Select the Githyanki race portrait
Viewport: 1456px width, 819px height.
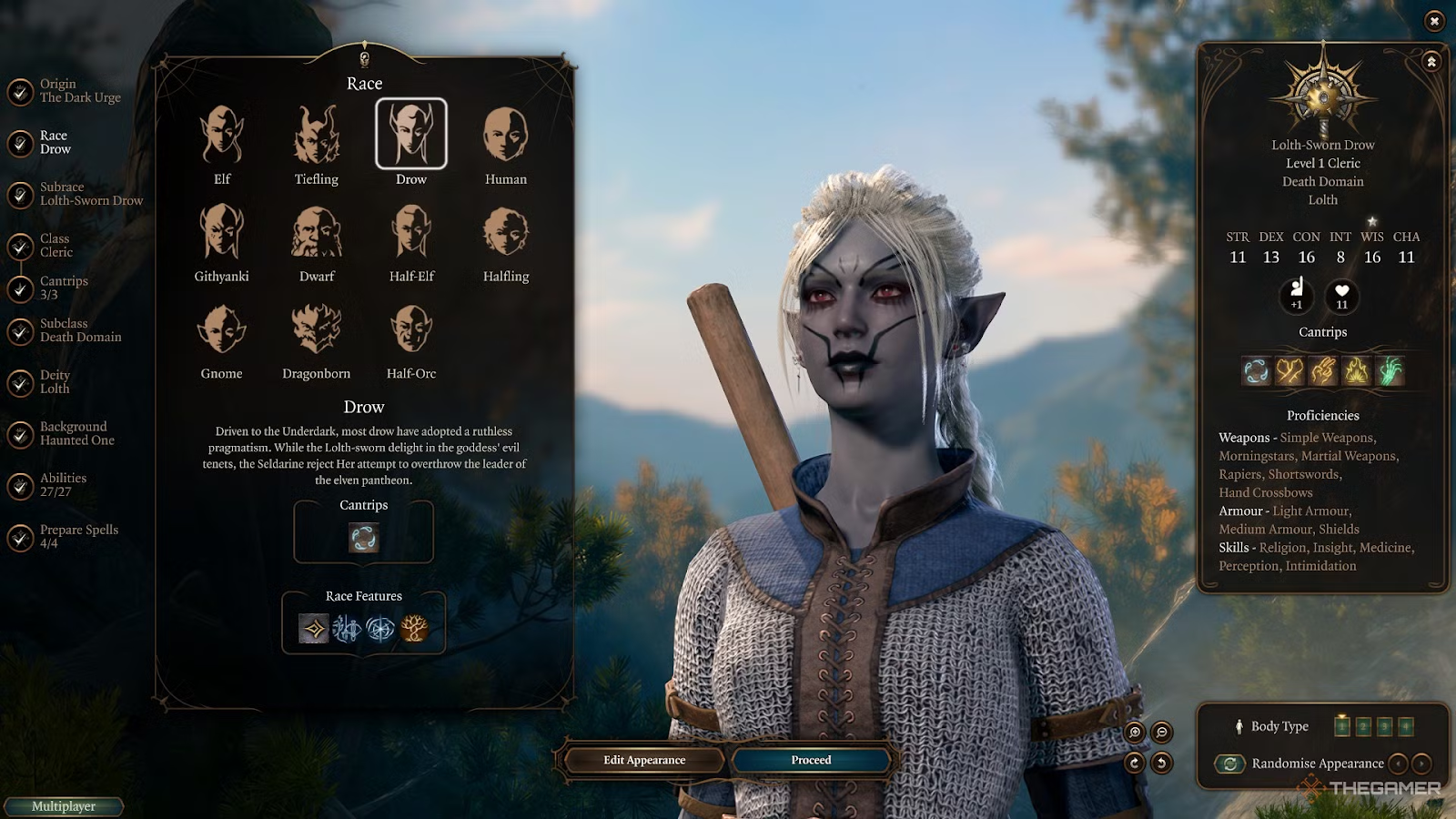coord(222,233)
